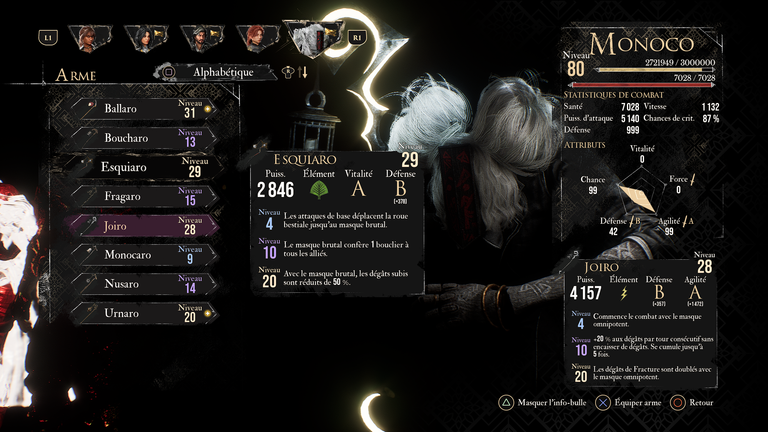768x432 pixels.
Task: Choose Nusaro from the weapon list
Action: [x=140, y=284]
